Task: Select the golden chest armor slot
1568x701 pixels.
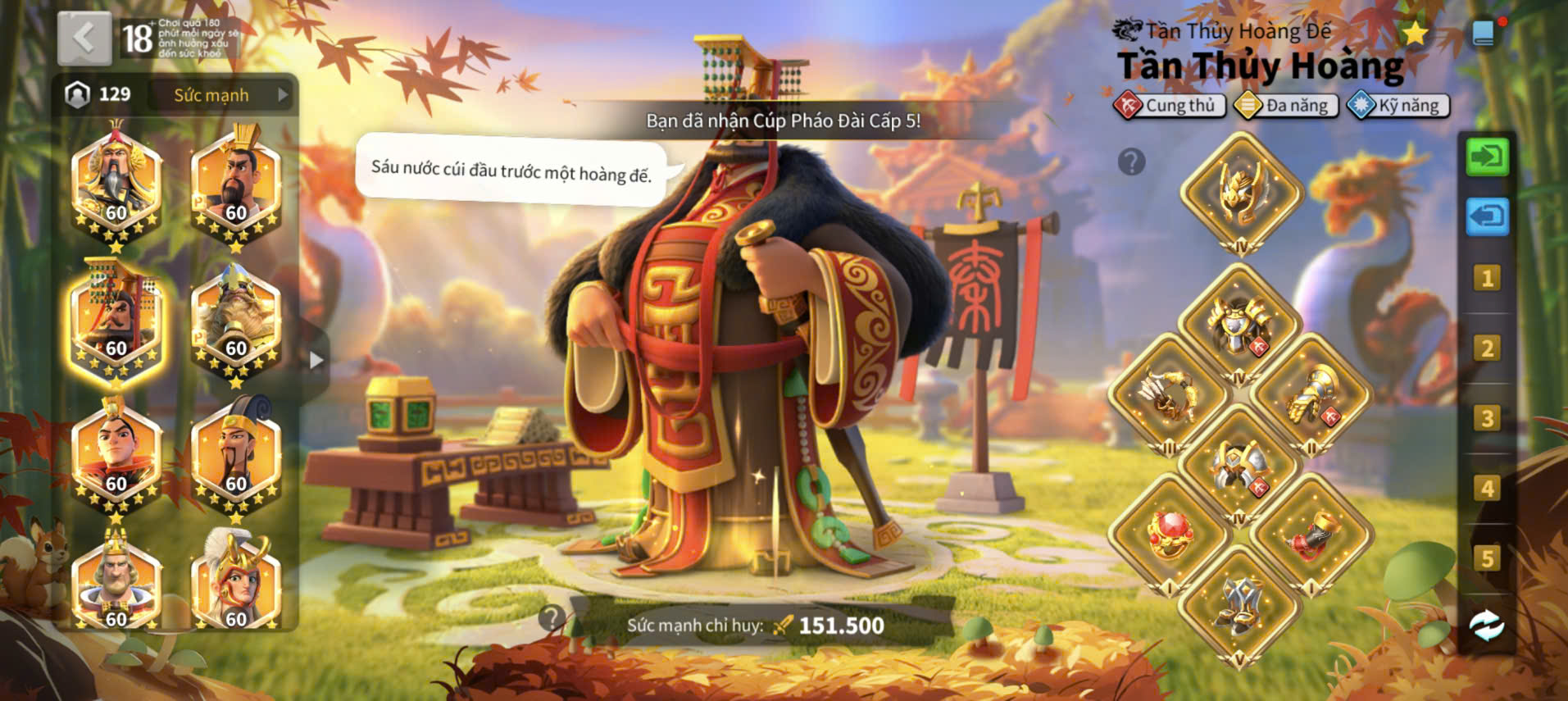Action: pyautogui.click(x=1239, y=323)
